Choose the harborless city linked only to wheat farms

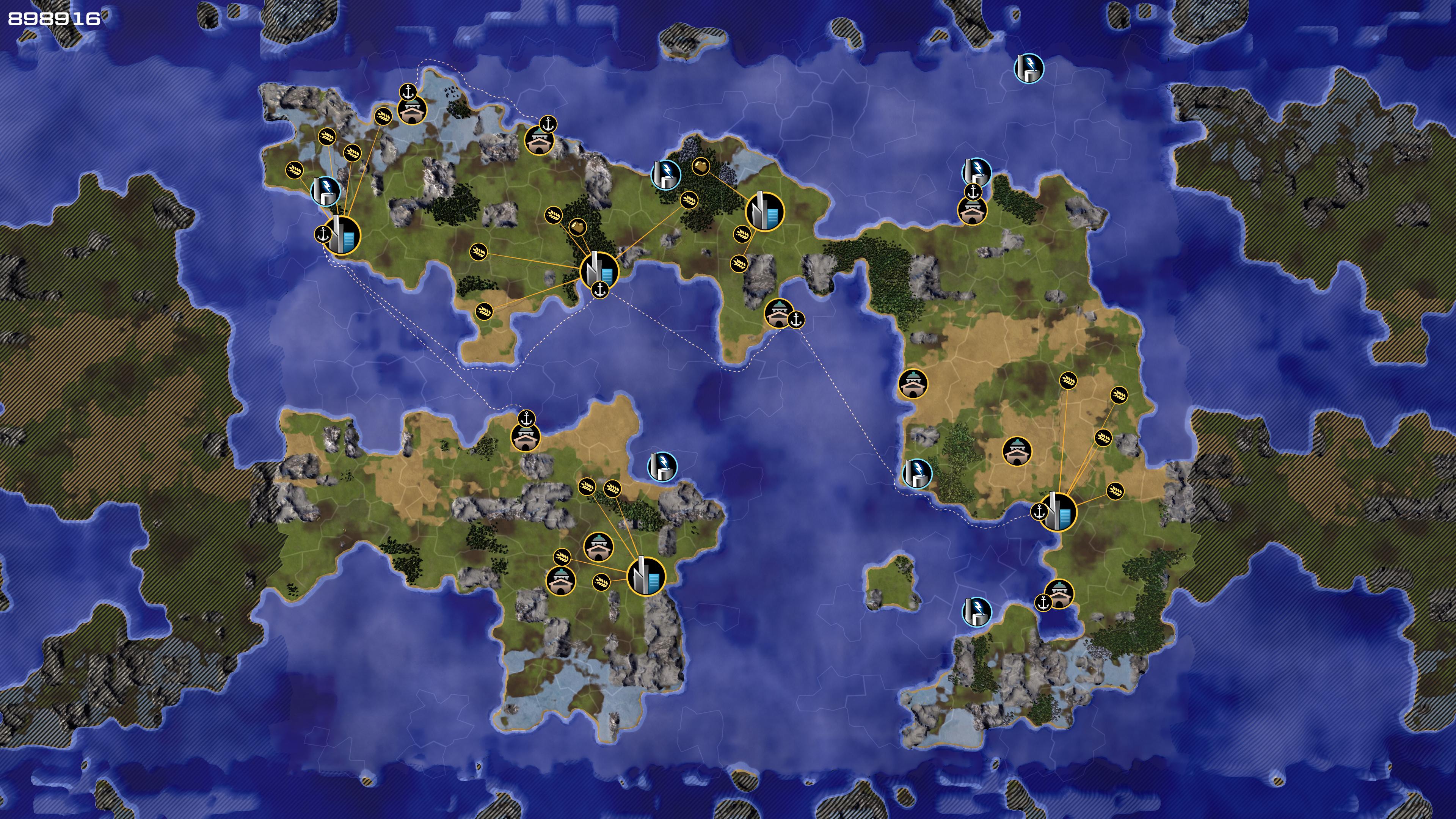(646, 576)
